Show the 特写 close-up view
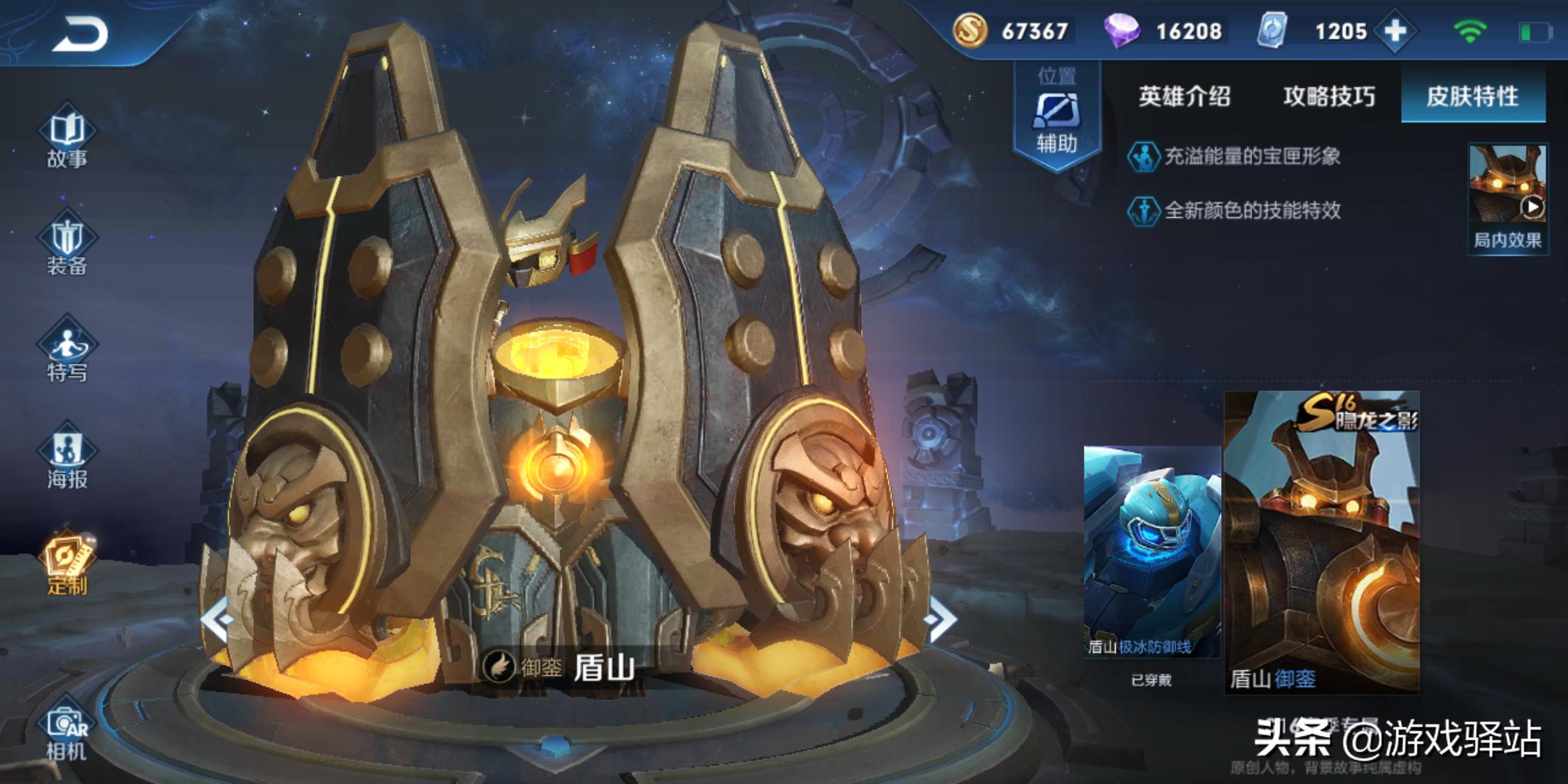This screenshot has width=1568, height=784. 67,351
